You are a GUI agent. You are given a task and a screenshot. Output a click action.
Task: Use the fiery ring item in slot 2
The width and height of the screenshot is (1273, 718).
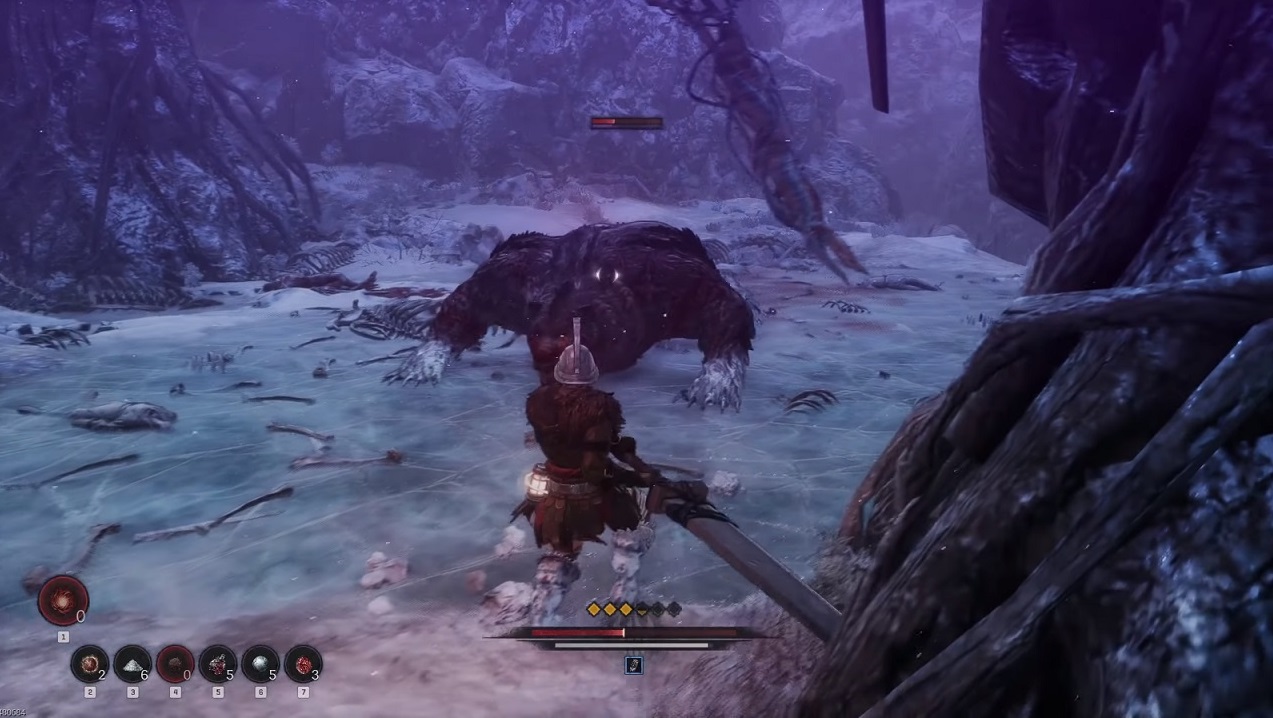pos(90,664)
